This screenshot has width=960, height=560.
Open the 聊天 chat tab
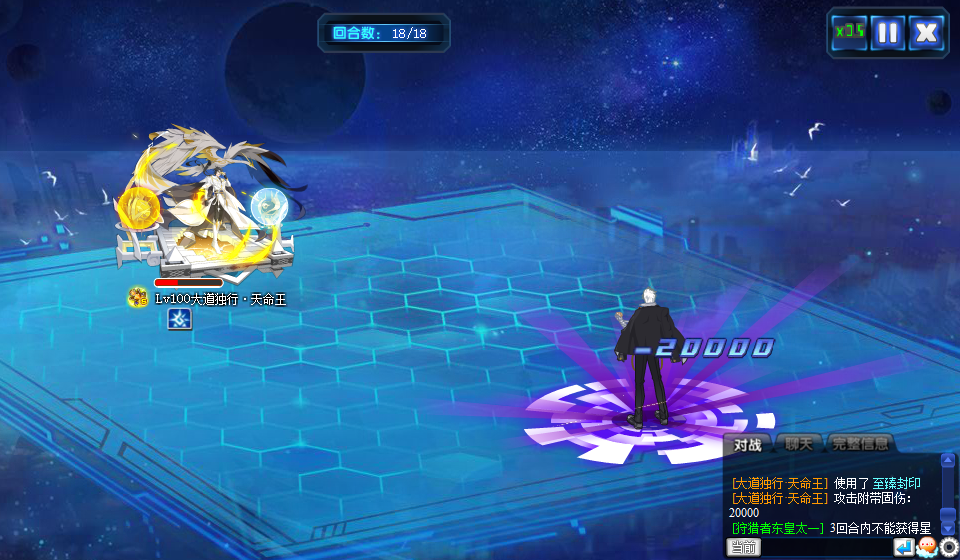tap(798, 444)
